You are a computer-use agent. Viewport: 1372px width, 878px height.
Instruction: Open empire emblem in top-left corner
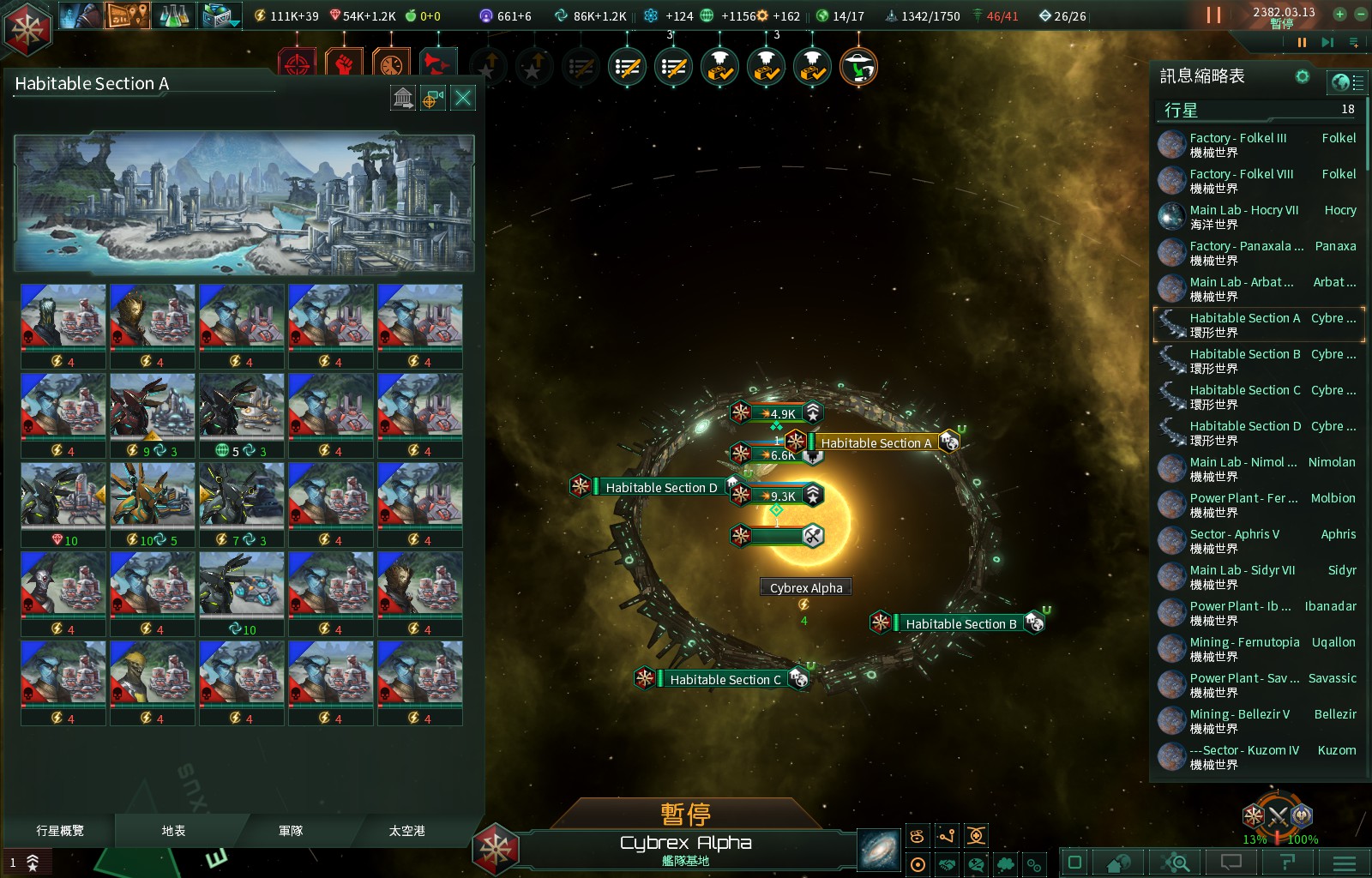pos(27,27)
